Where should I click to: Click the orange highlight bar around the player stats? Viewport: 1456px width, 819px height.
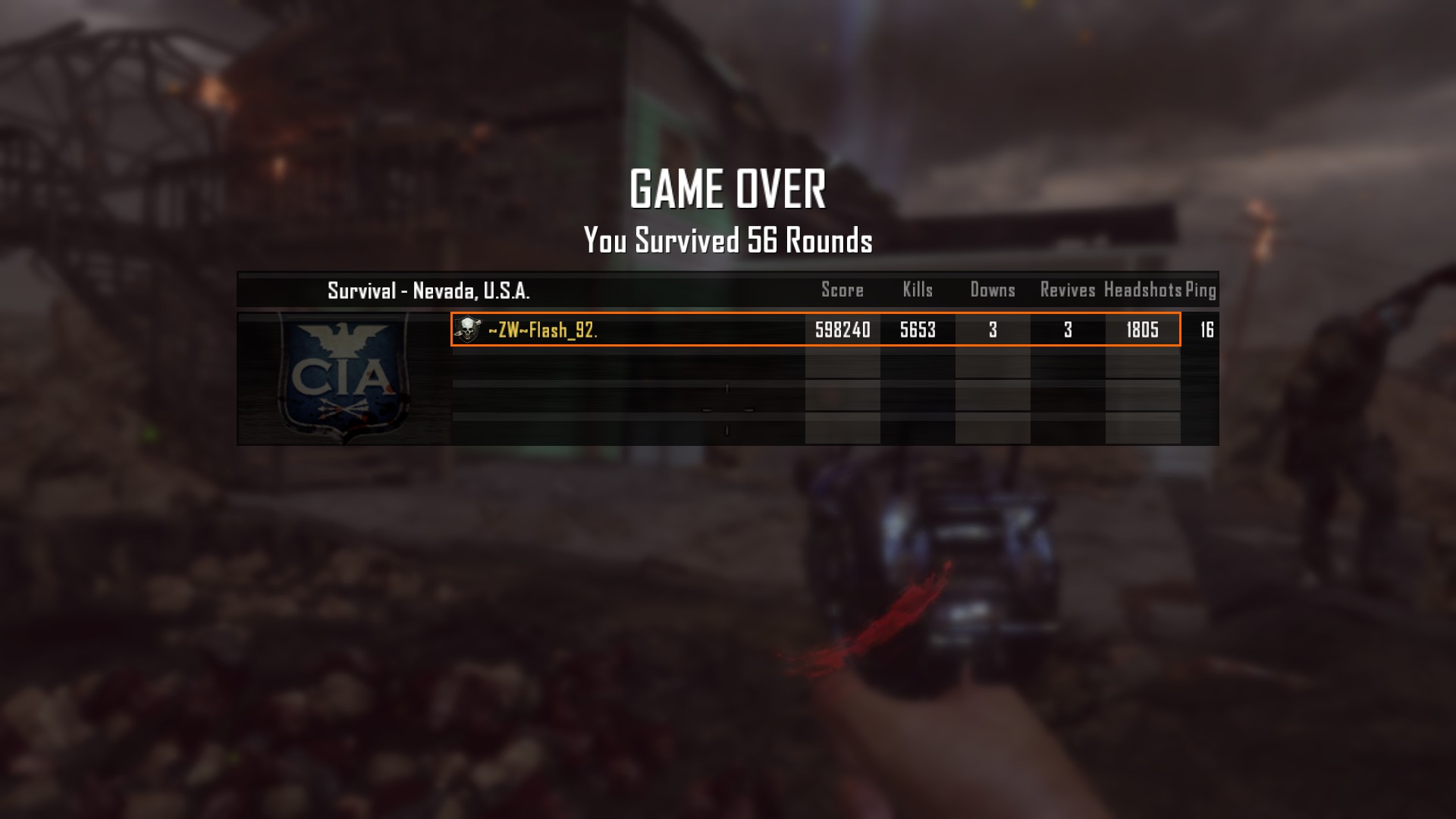817,330
